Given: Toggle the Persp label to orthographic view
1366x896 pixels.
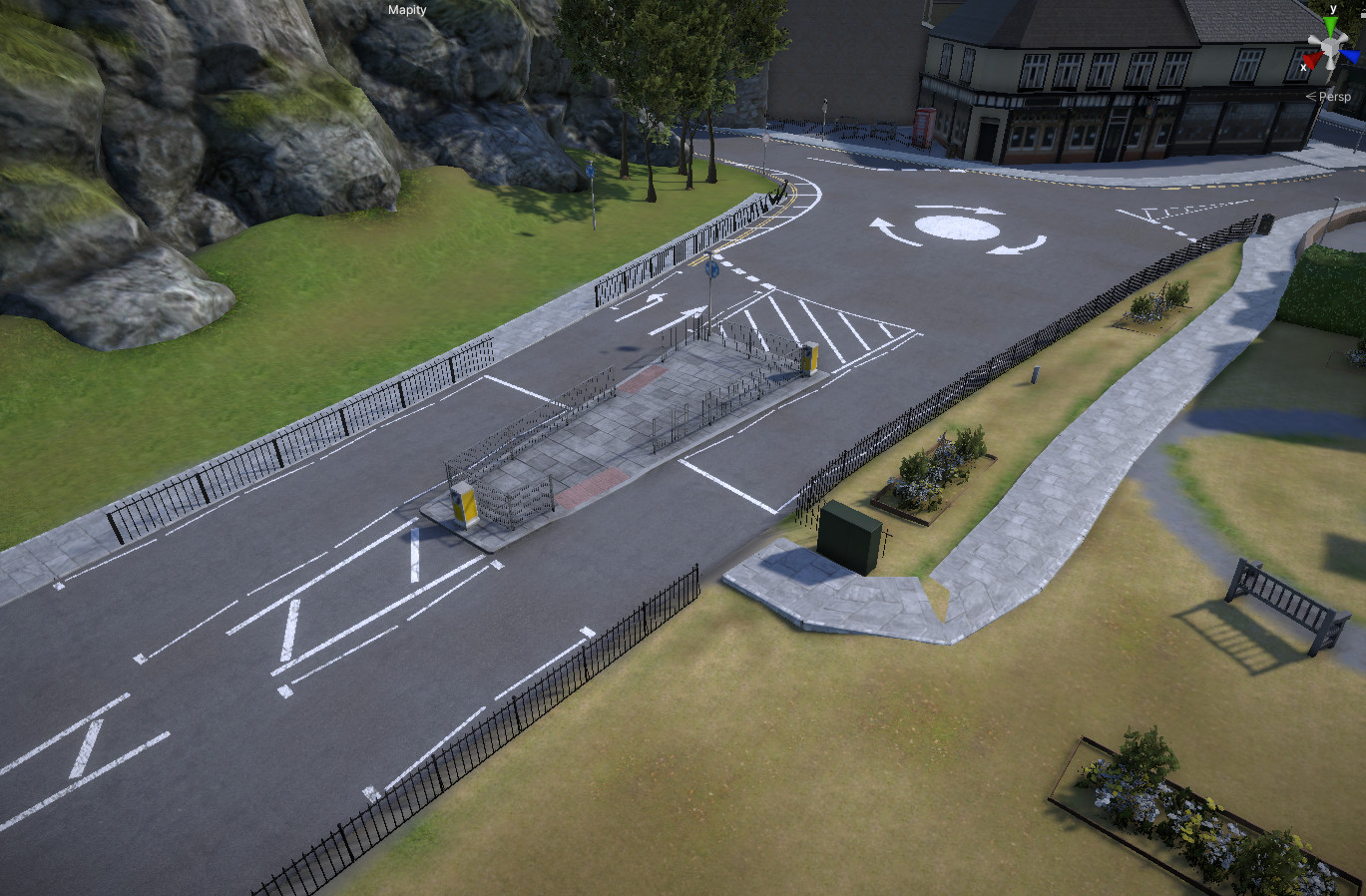Looking at the screenshot, I should click(x=1337, y=97).
